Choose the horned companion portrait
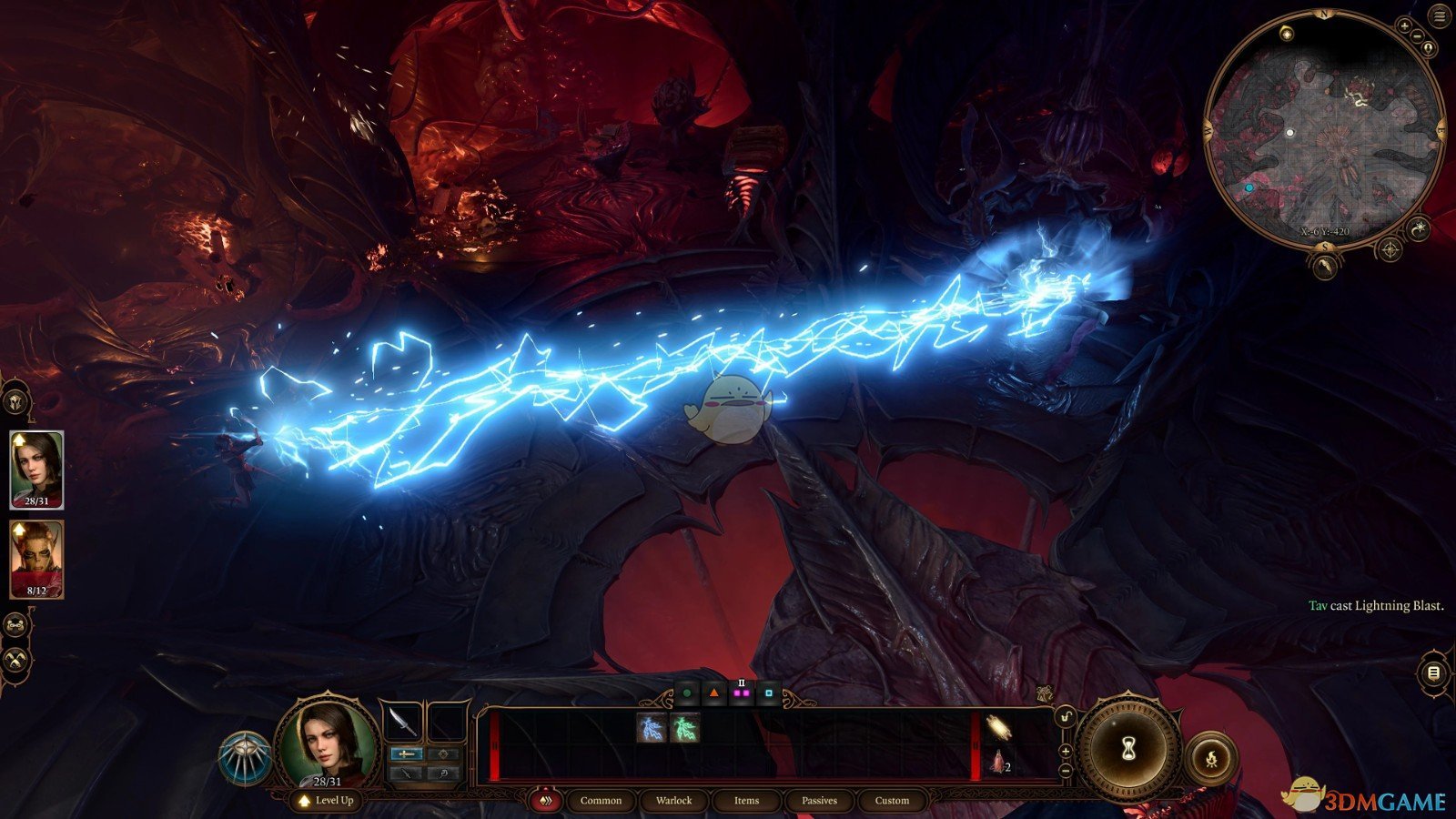 pyautogui.click(x=36, y=558)
